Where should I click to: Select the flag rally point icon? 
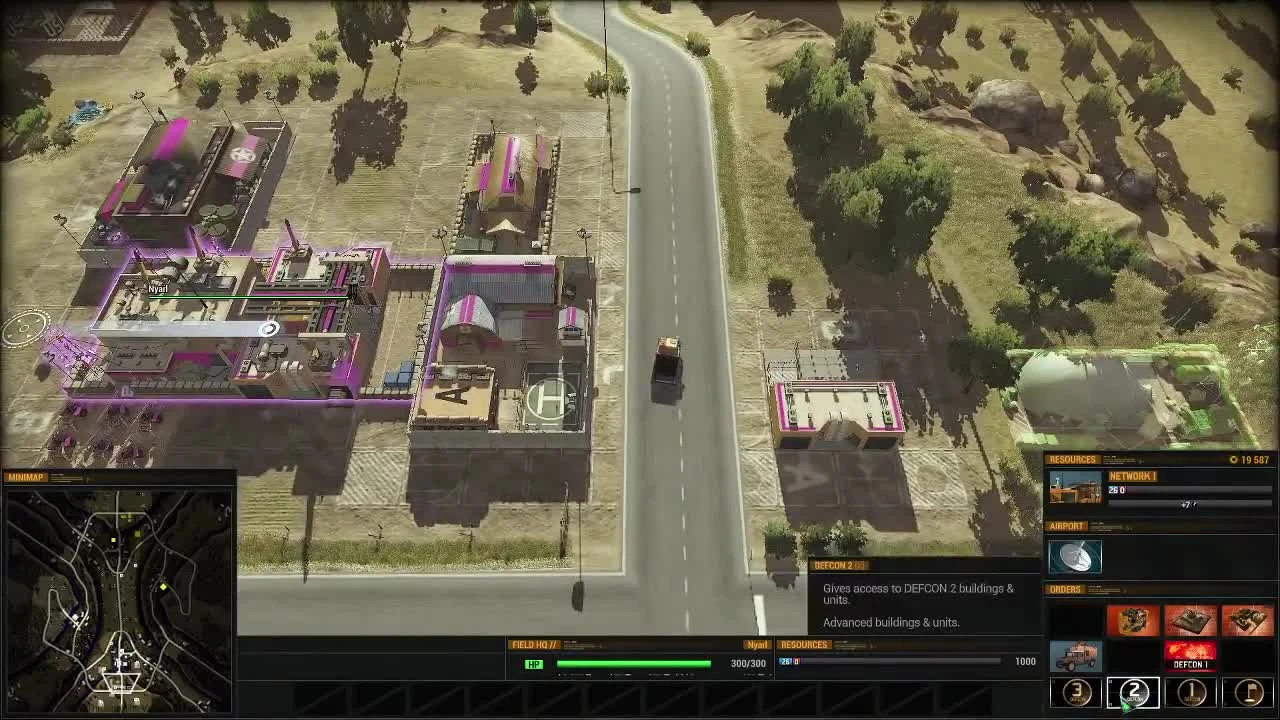tap(1248, 692)
